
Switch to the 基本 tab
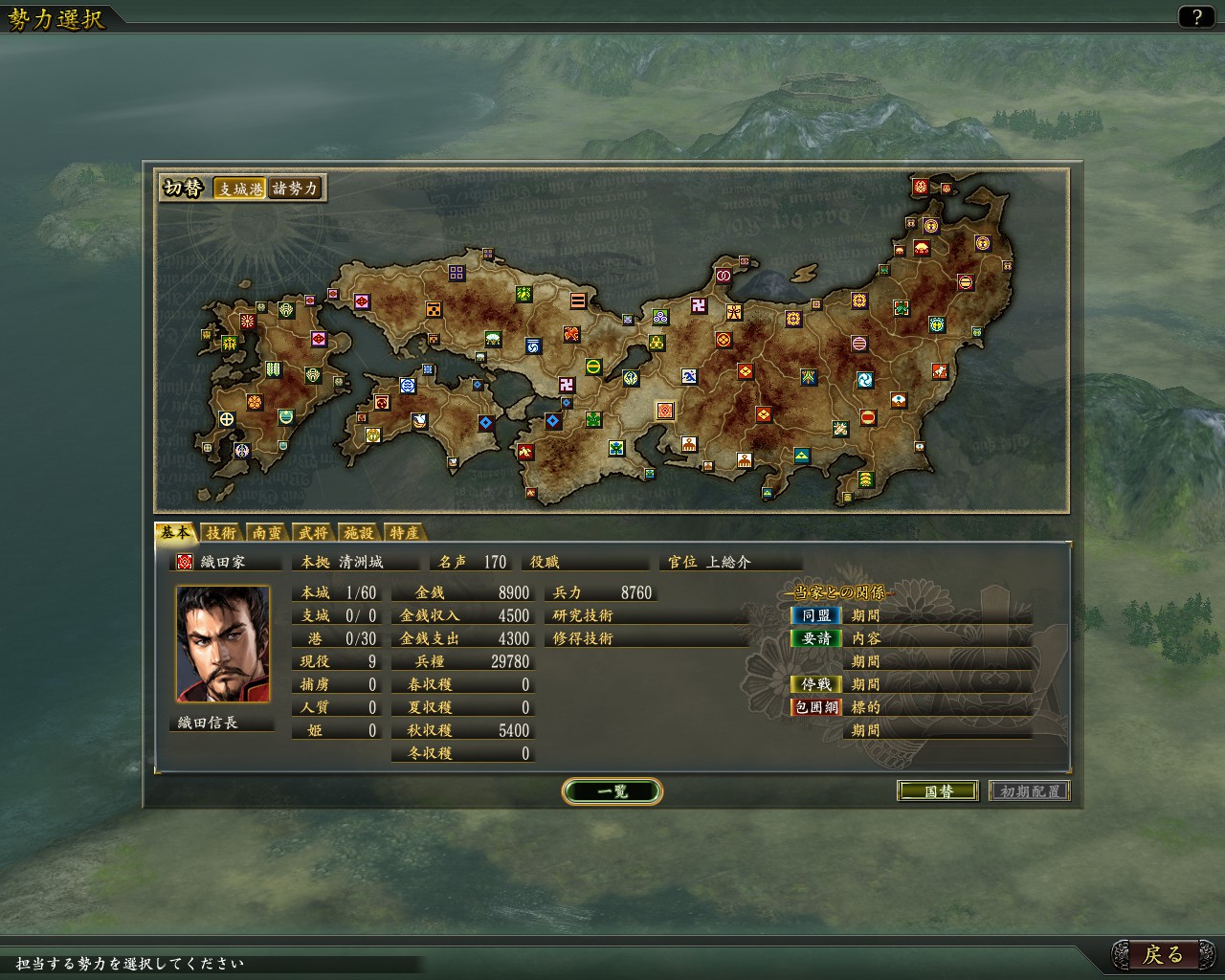point(175,533)
